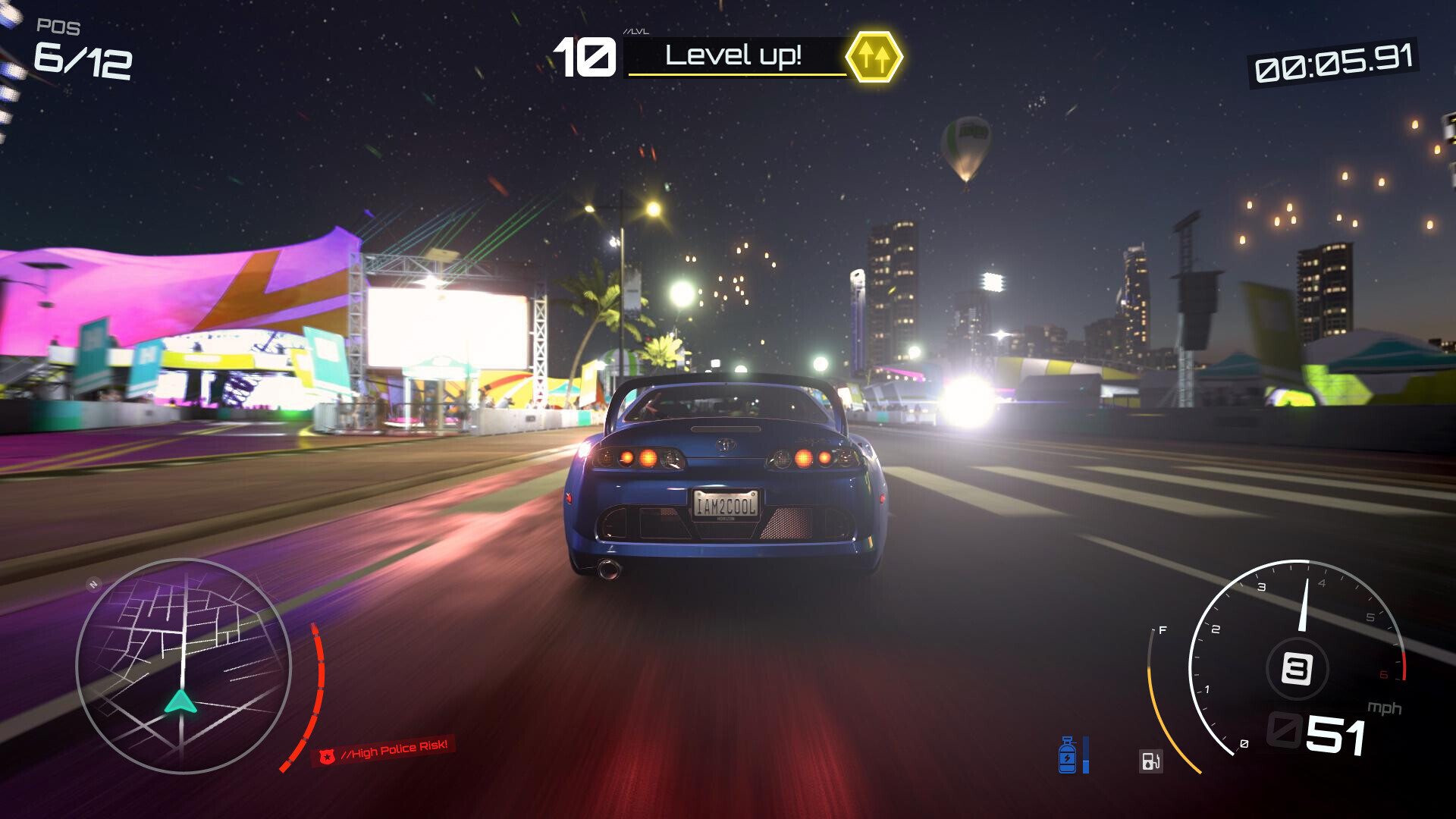Click the green player arrow on the minimap
Image resolution: width=1456 pixels, height=819 pixels.
[x=180, y=701]
